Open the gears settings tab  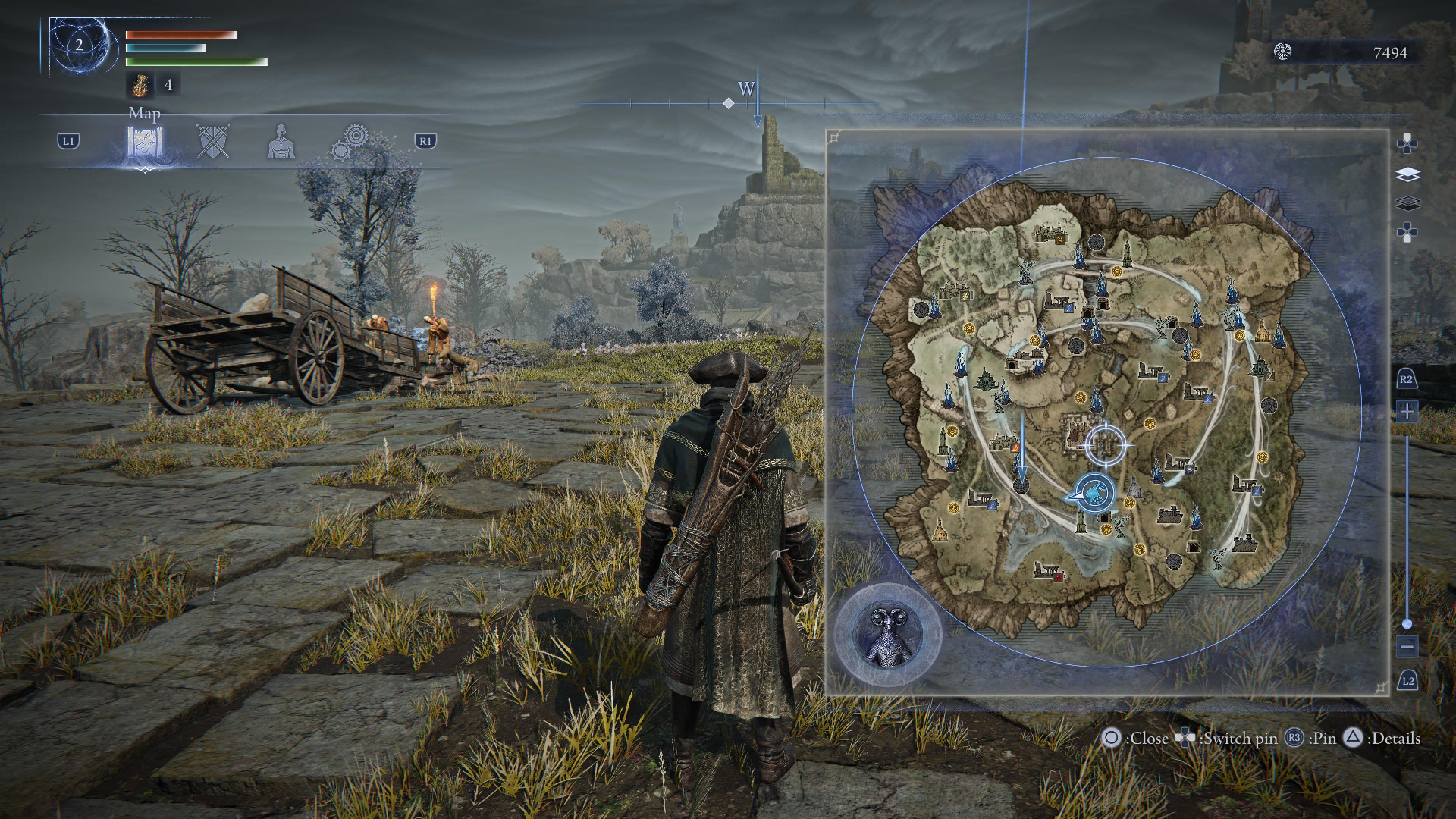(x=350, y=142)
